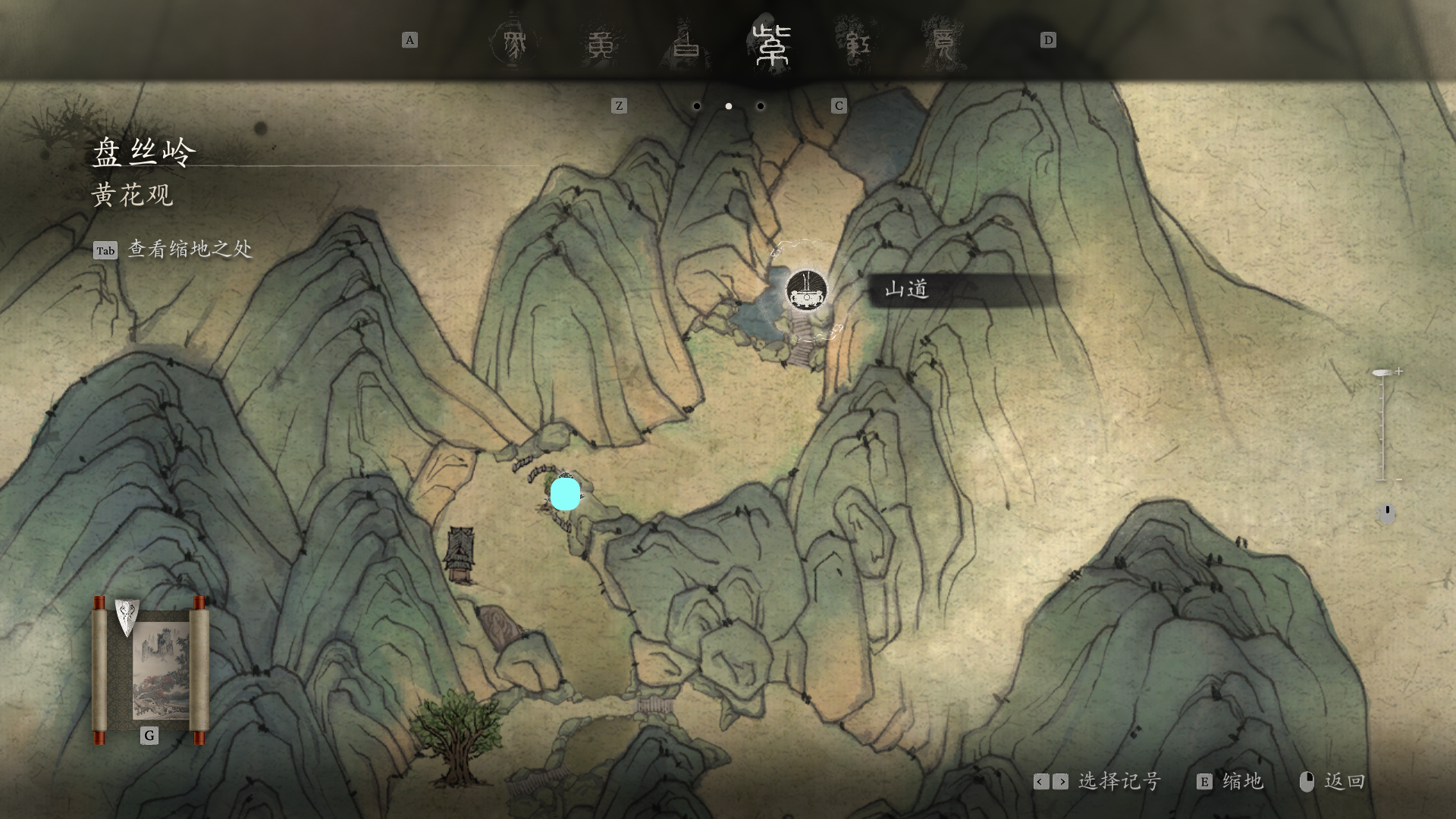Choose the previous marker arrow beside 选择记号

click(x=1041, y=782)
